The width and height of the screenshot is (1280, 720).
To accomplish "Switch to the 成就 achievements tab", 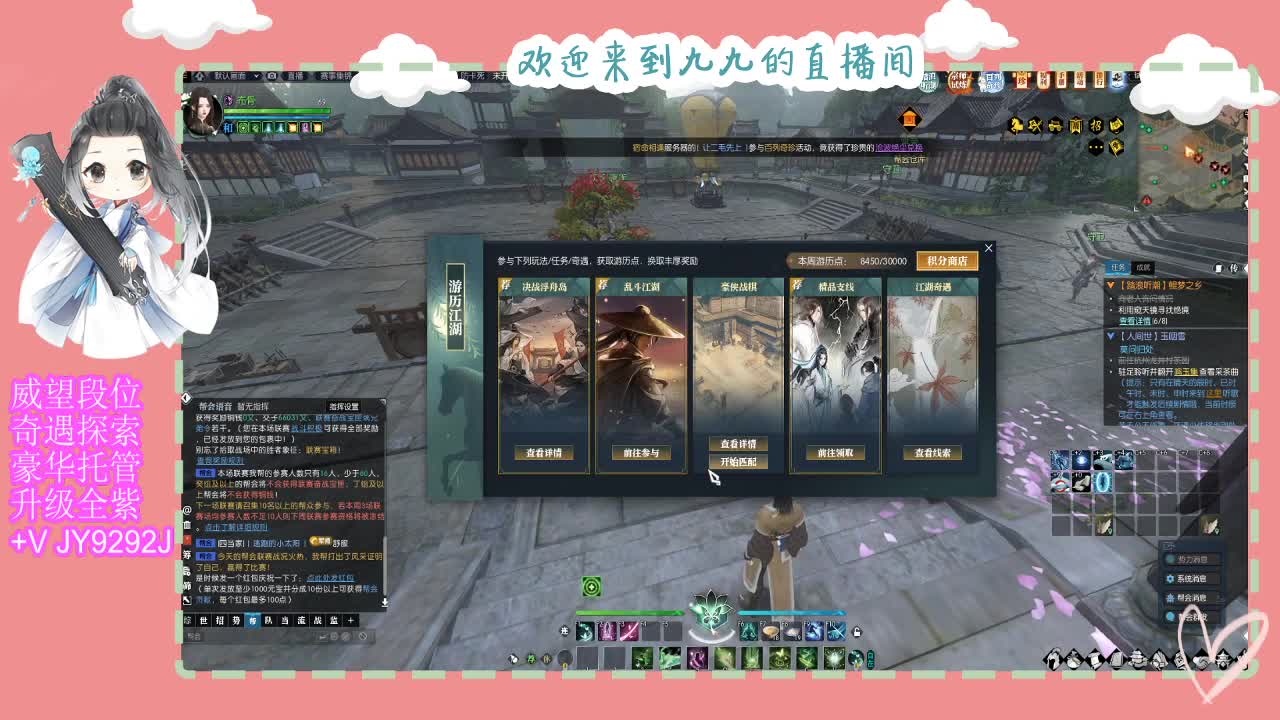I will pos(1144,267).
